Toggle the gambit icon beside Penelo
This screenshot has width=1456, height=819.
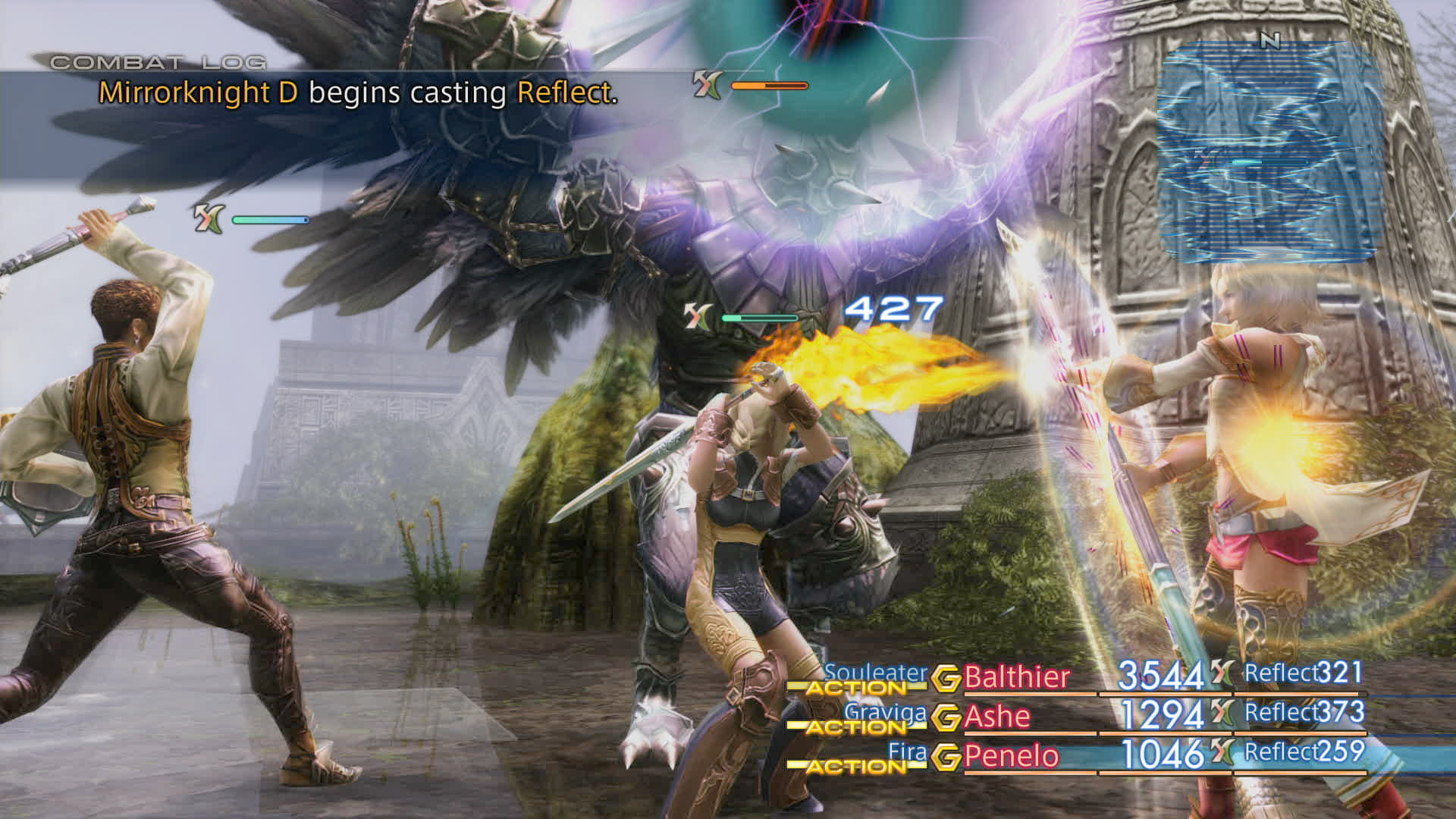[946, 757]
